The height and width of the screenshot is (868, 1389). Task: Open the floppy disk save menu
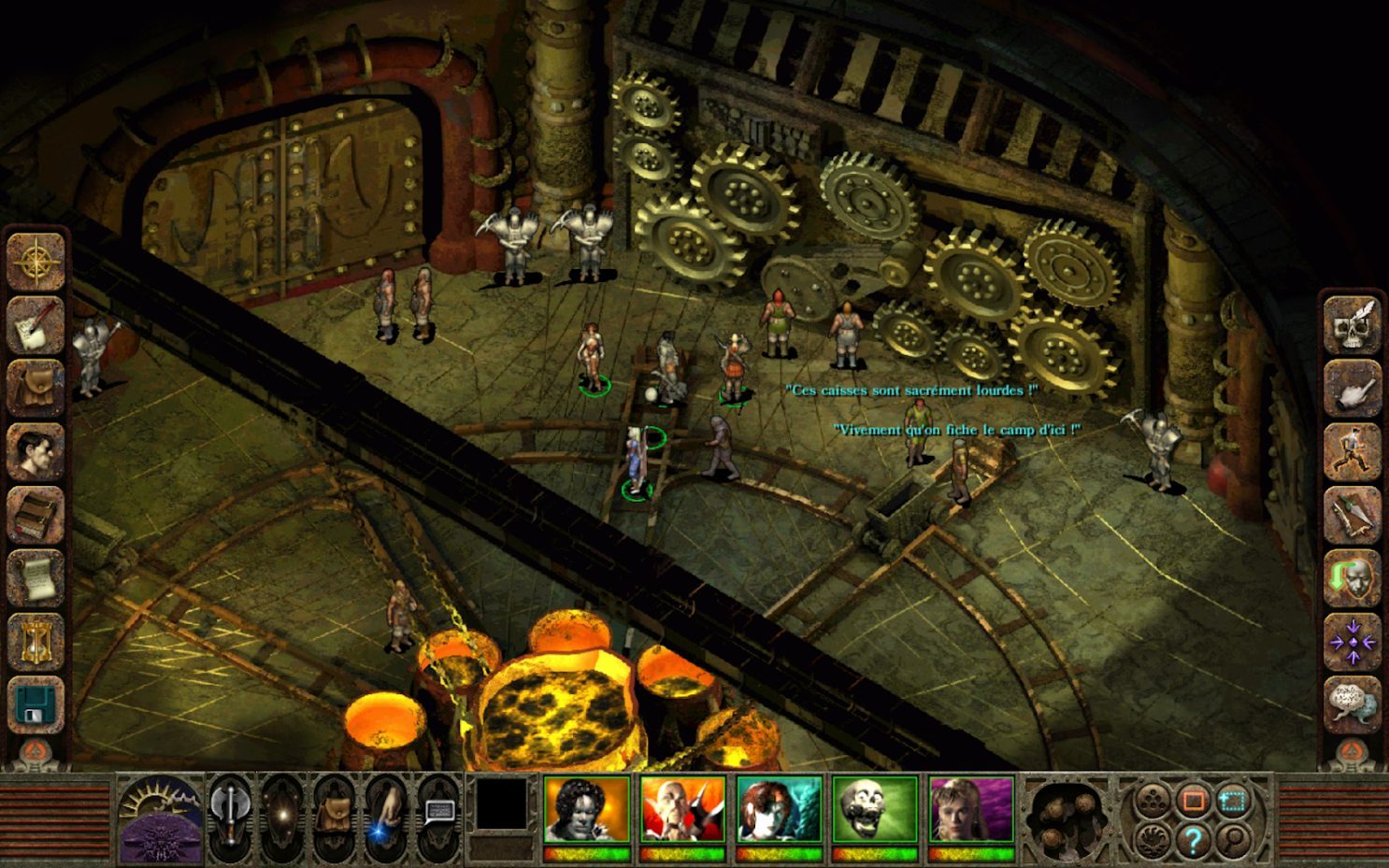36,705
